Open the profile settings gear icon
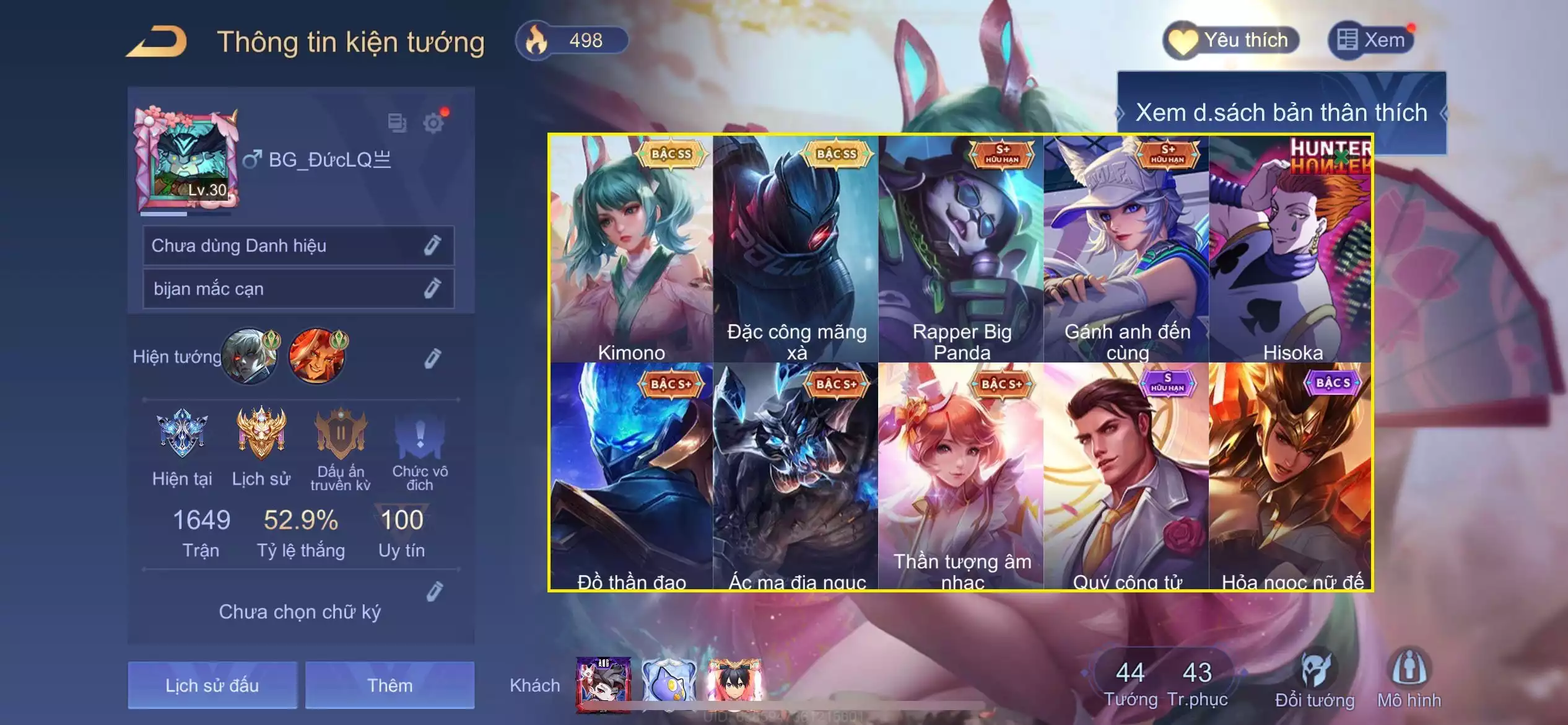 [x=433, y=123]
